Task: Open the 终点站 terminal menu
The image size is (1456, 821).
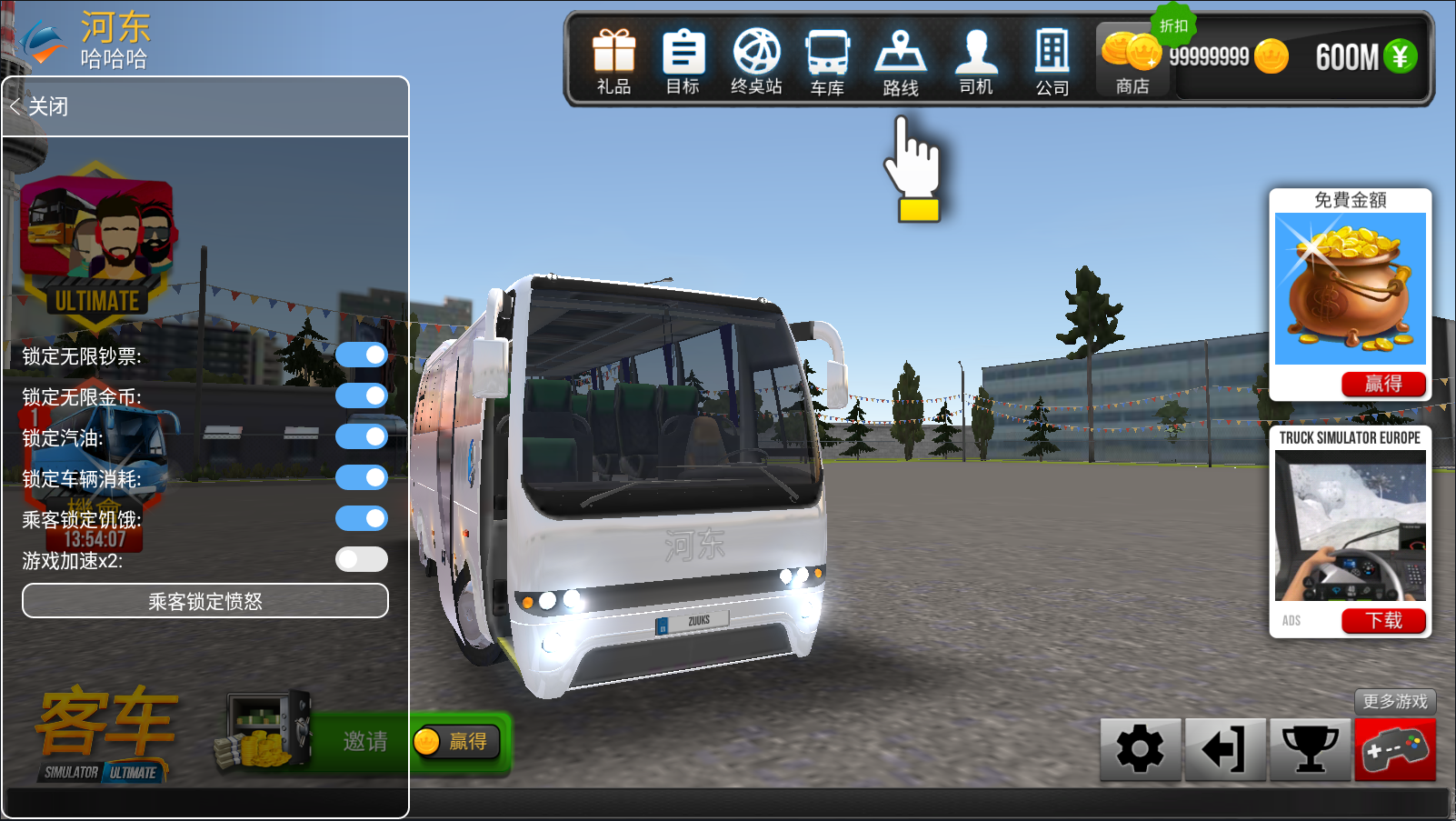Action: 756,61
